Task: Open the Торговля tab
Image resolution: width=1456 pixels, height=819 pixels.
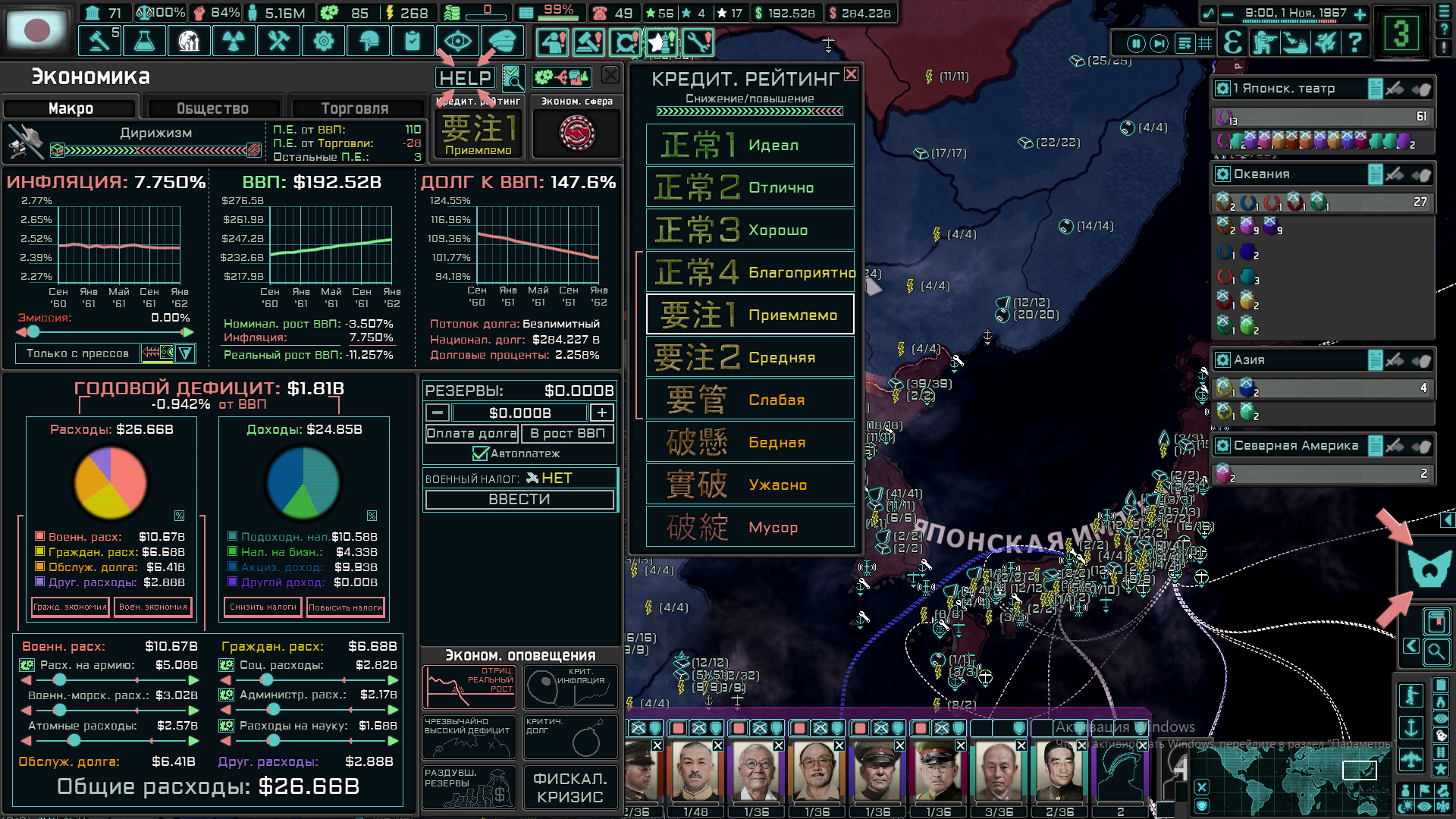Action: [x=356, y=108]
